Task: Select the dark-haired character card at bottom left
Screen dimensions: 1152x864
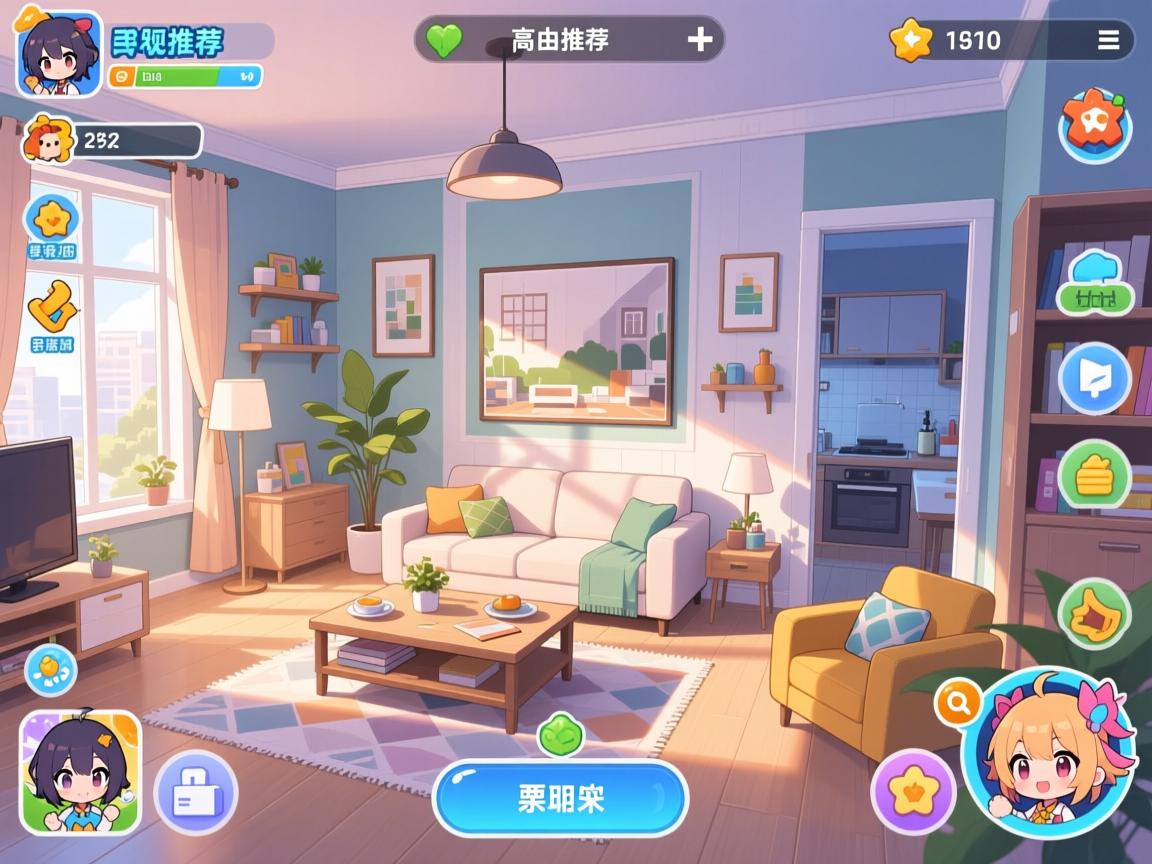Action: pos(81,772)
